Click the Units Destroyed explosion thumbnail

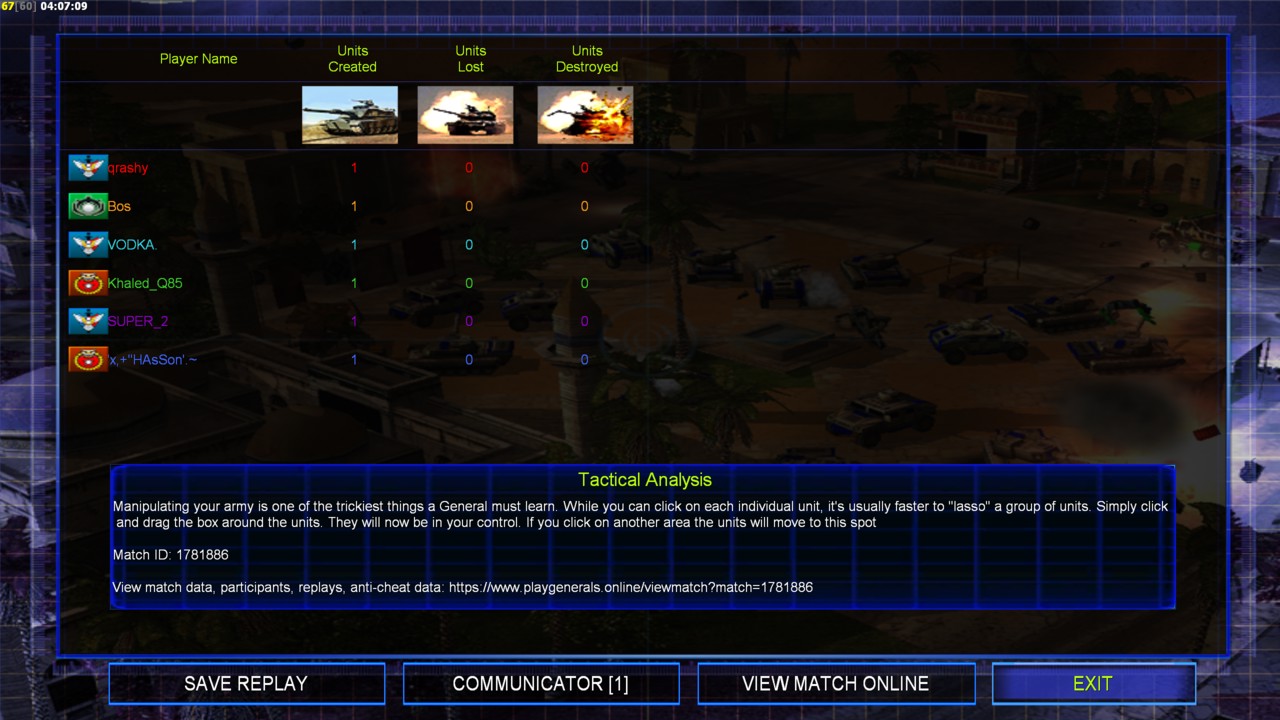coord(585,115)
